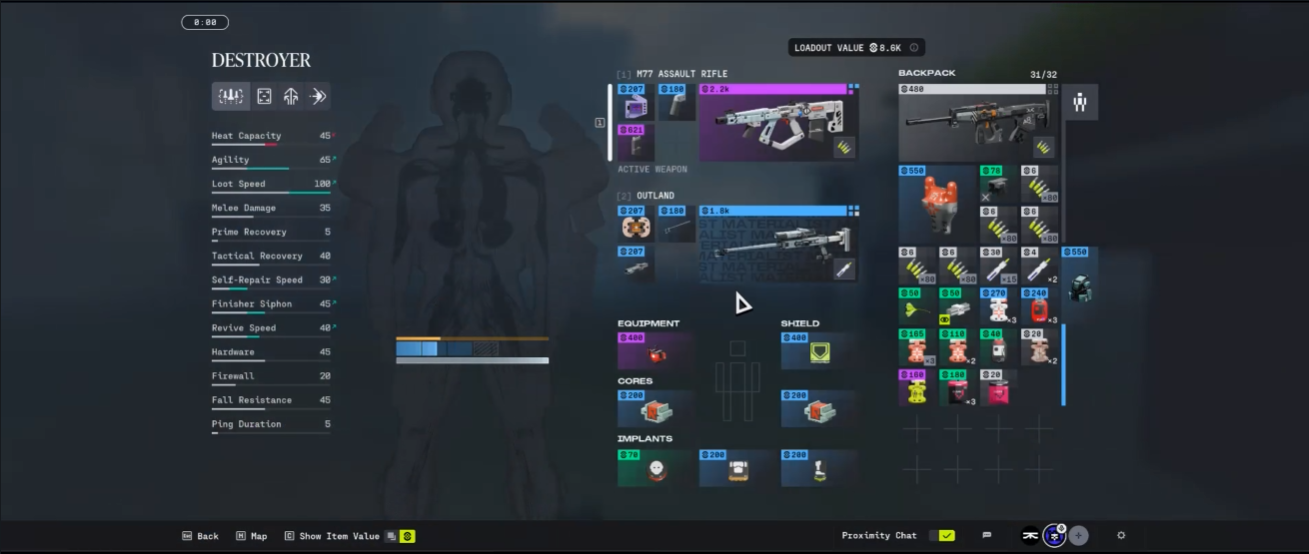
Task: Select the orange armor item in backpack
Action: tap(936, 204)
